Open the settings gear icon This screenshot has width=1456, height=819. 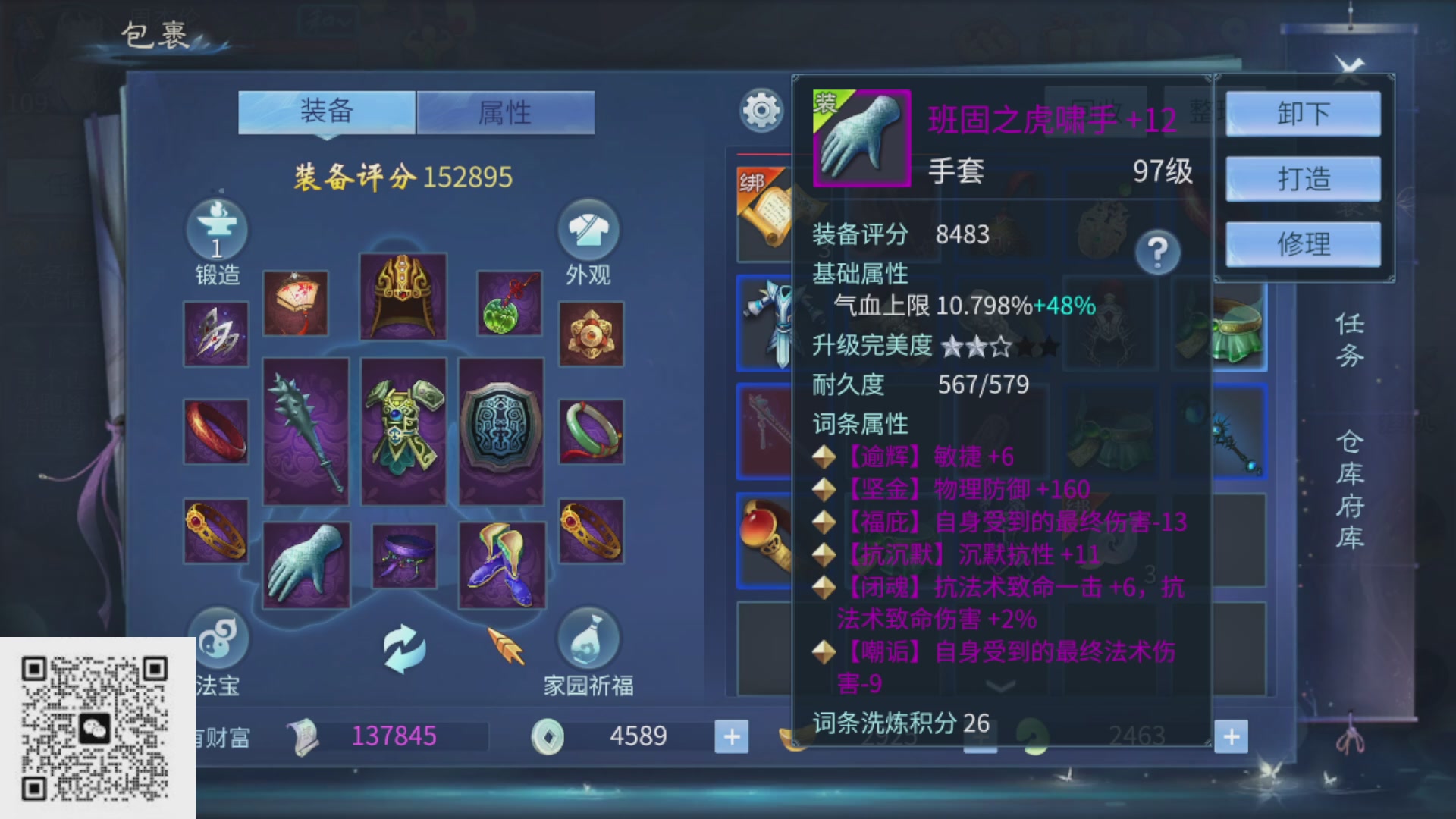pos(762,111)
